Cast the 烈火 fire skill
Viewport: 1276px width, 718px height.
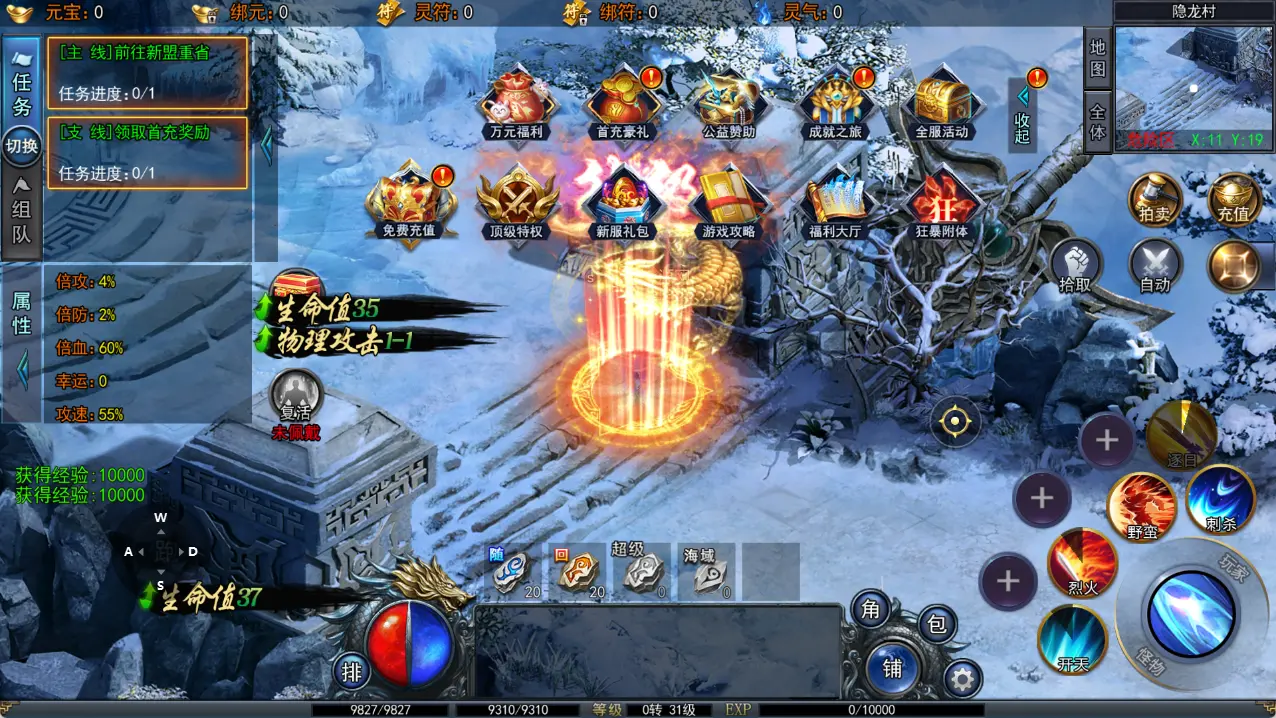(x=1082, y=563)
